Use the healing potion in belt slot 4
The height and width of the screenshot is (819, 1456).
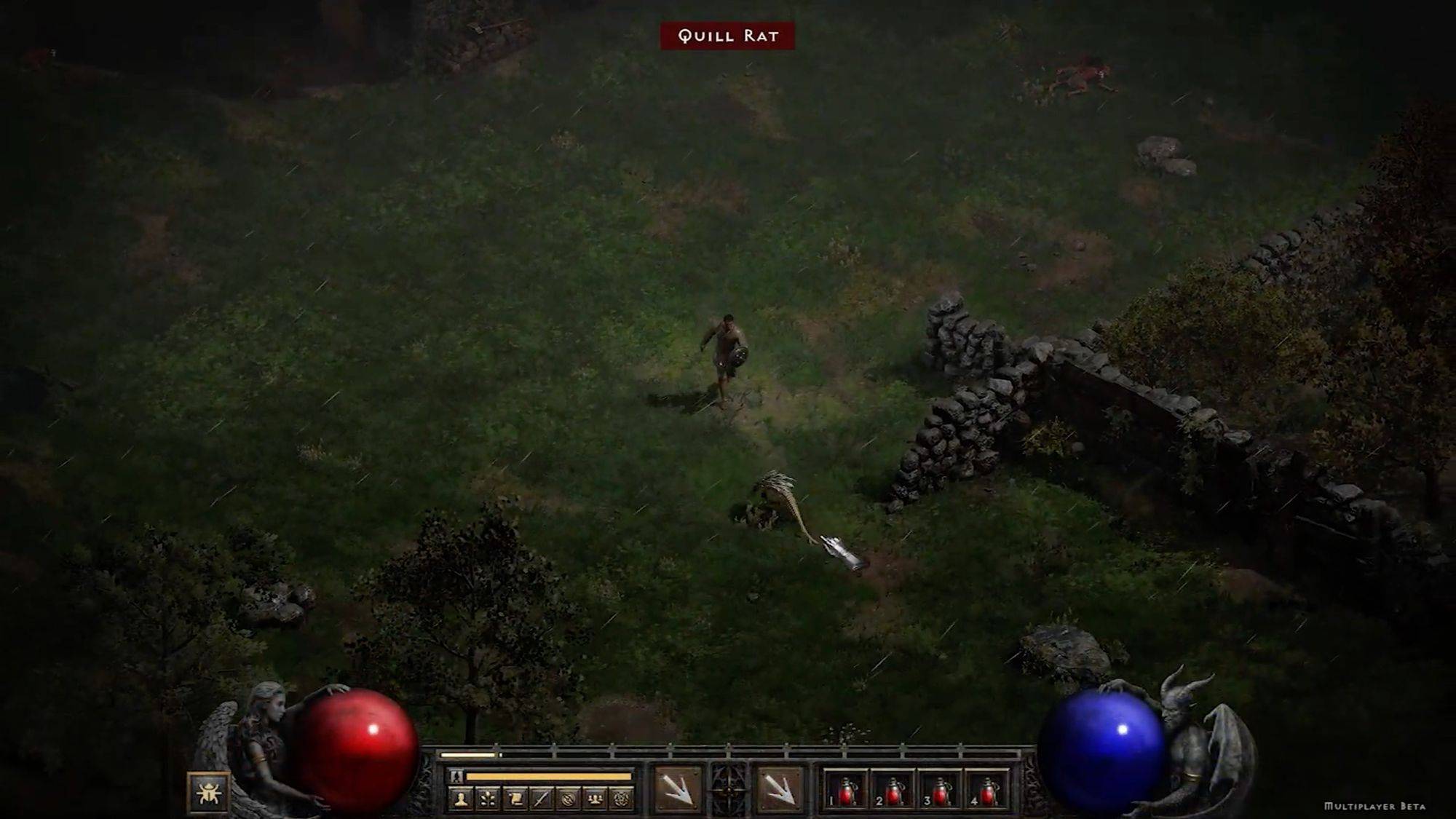(x=988, y=791)
